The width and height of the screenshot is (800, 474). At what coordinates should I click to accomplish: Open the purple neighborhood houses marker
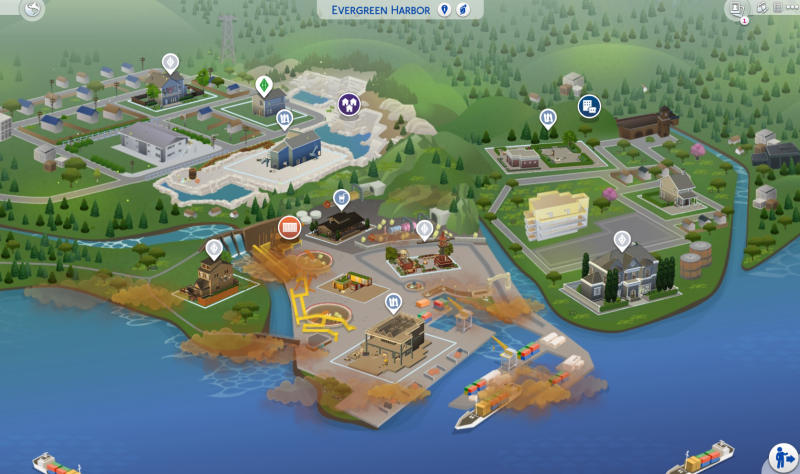349,104
